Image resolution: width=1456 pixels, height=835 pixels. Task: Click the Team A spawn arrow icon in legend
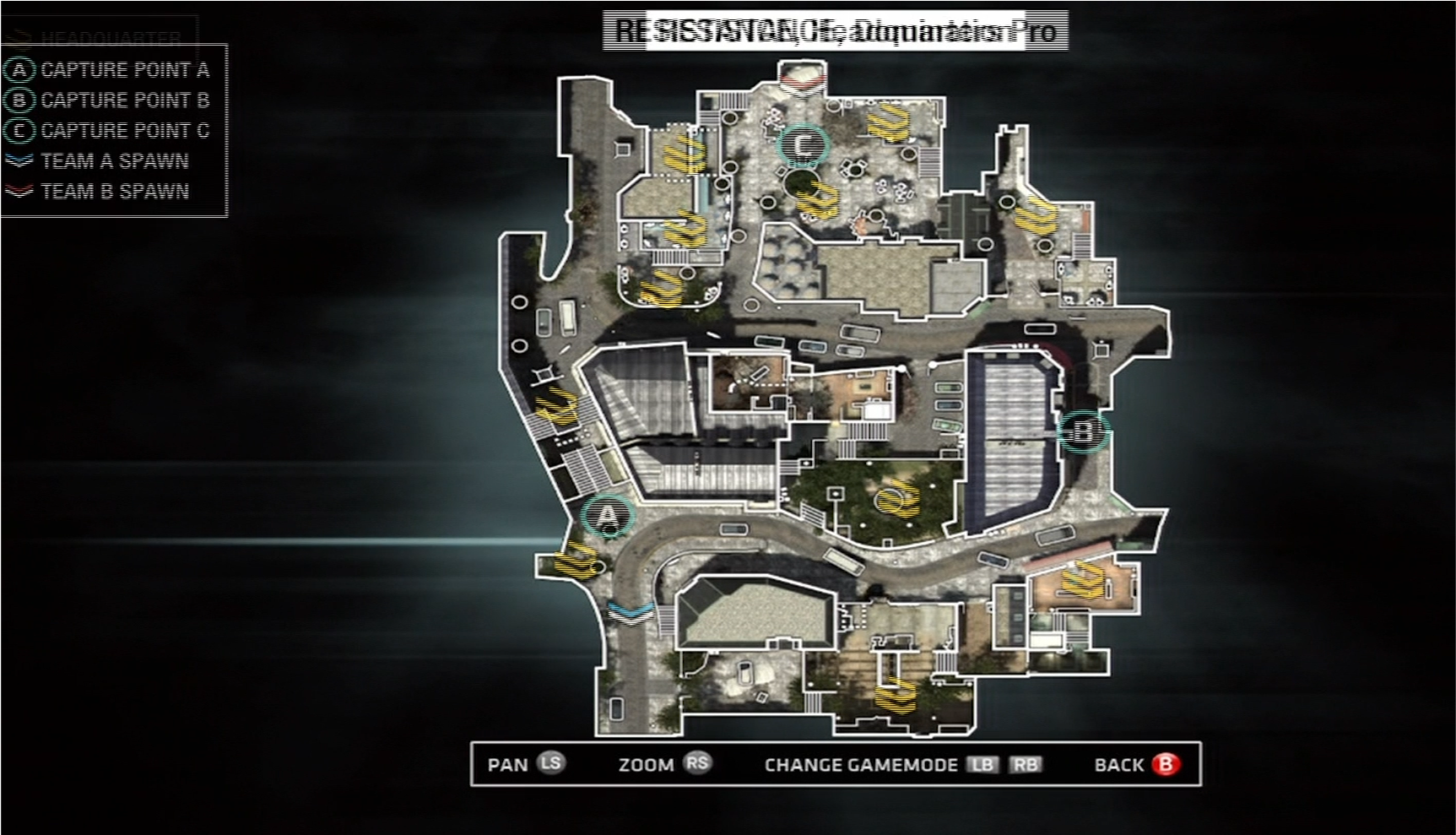pos(18,160)
